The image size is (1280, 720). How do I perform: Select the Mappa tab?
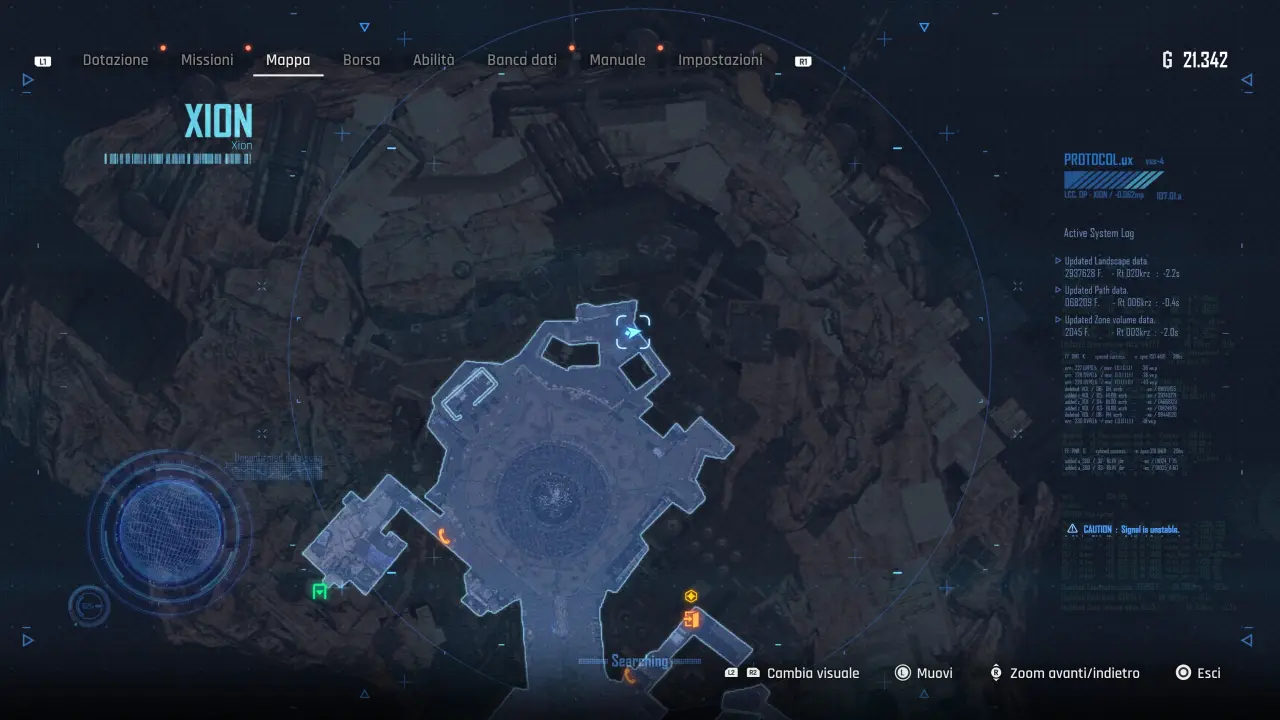(x=288, y=60)
